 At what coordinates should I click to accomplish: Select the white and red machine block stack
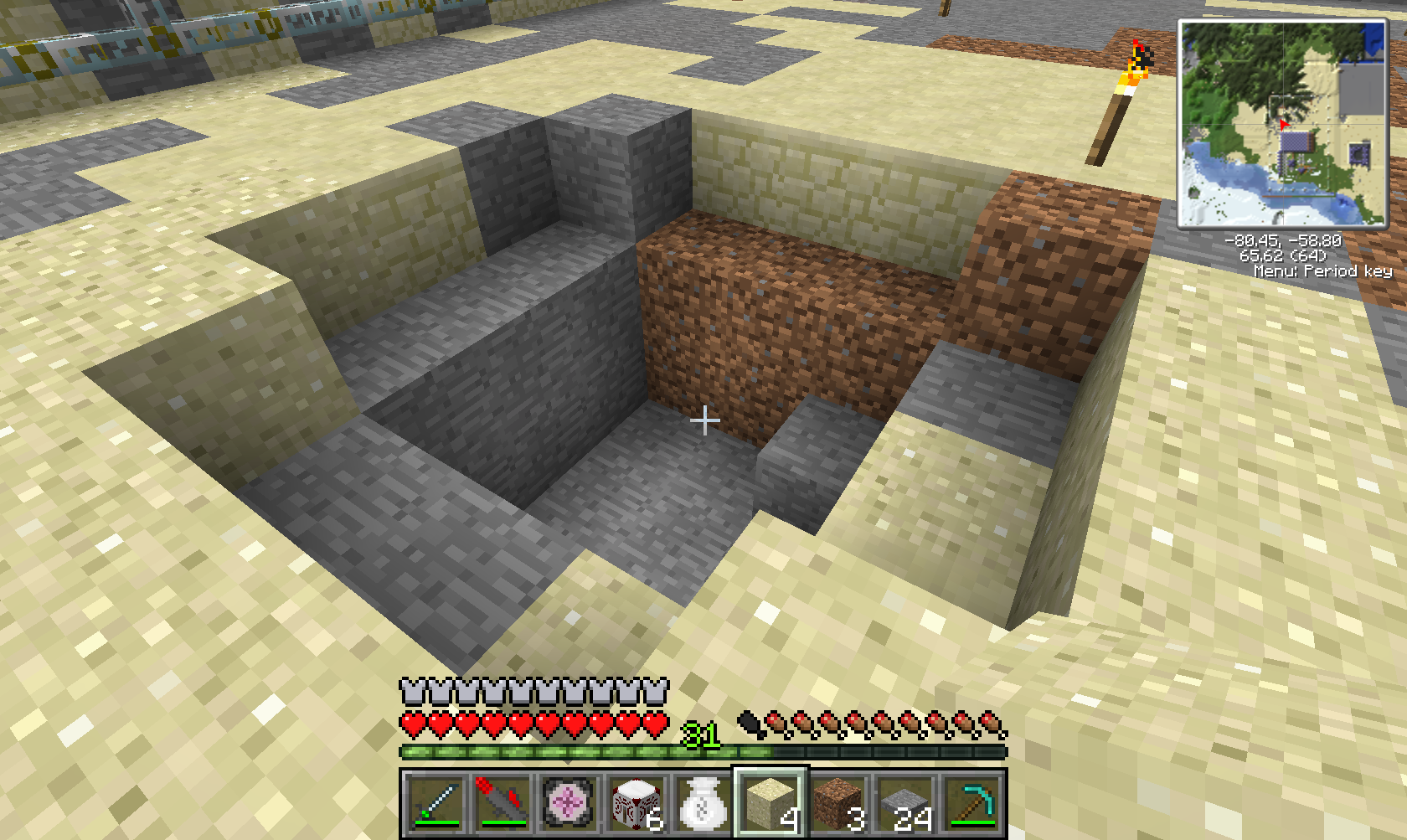[x=636, y=803]
